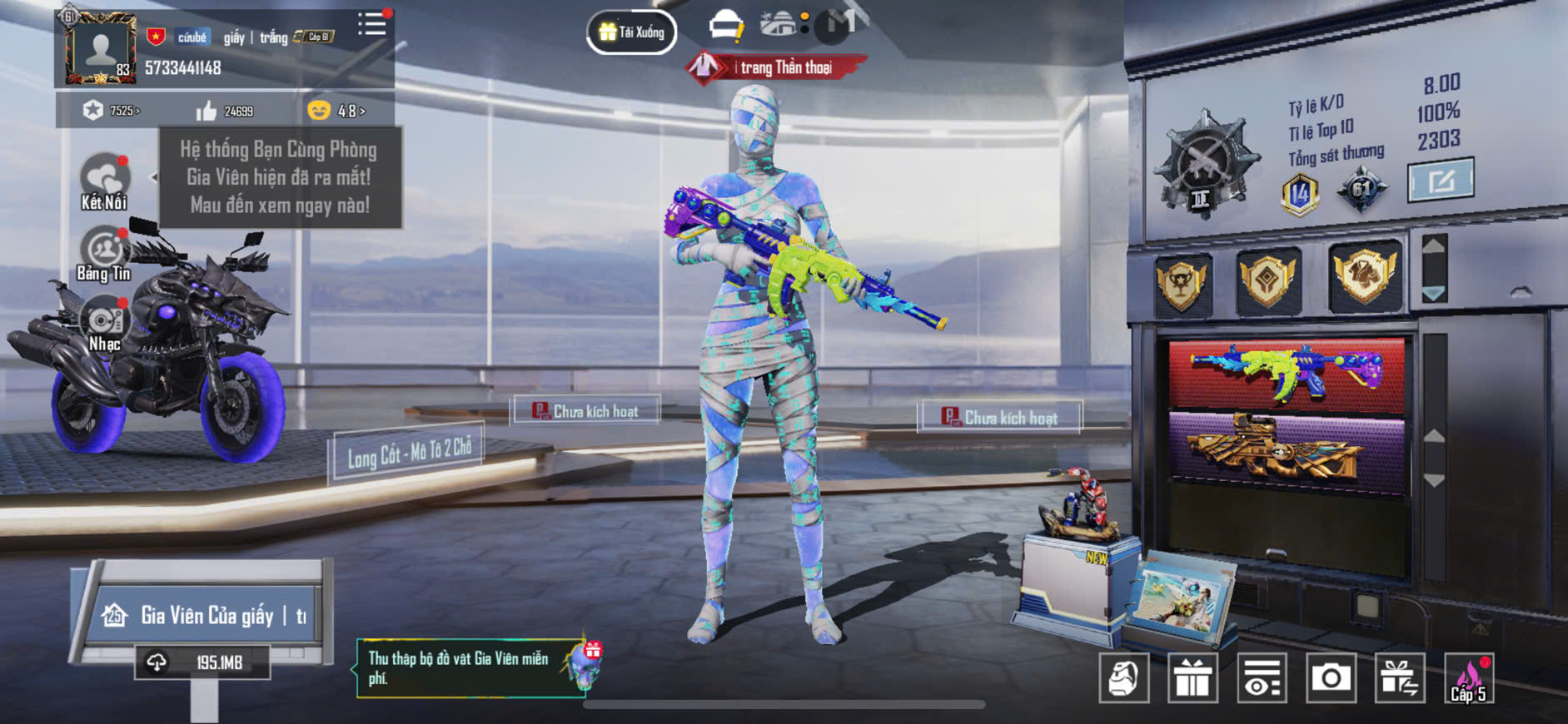Screen dimensions: 1568x724
Task: Choose the colorful M416 gun skin
Action: (1287, 374)
